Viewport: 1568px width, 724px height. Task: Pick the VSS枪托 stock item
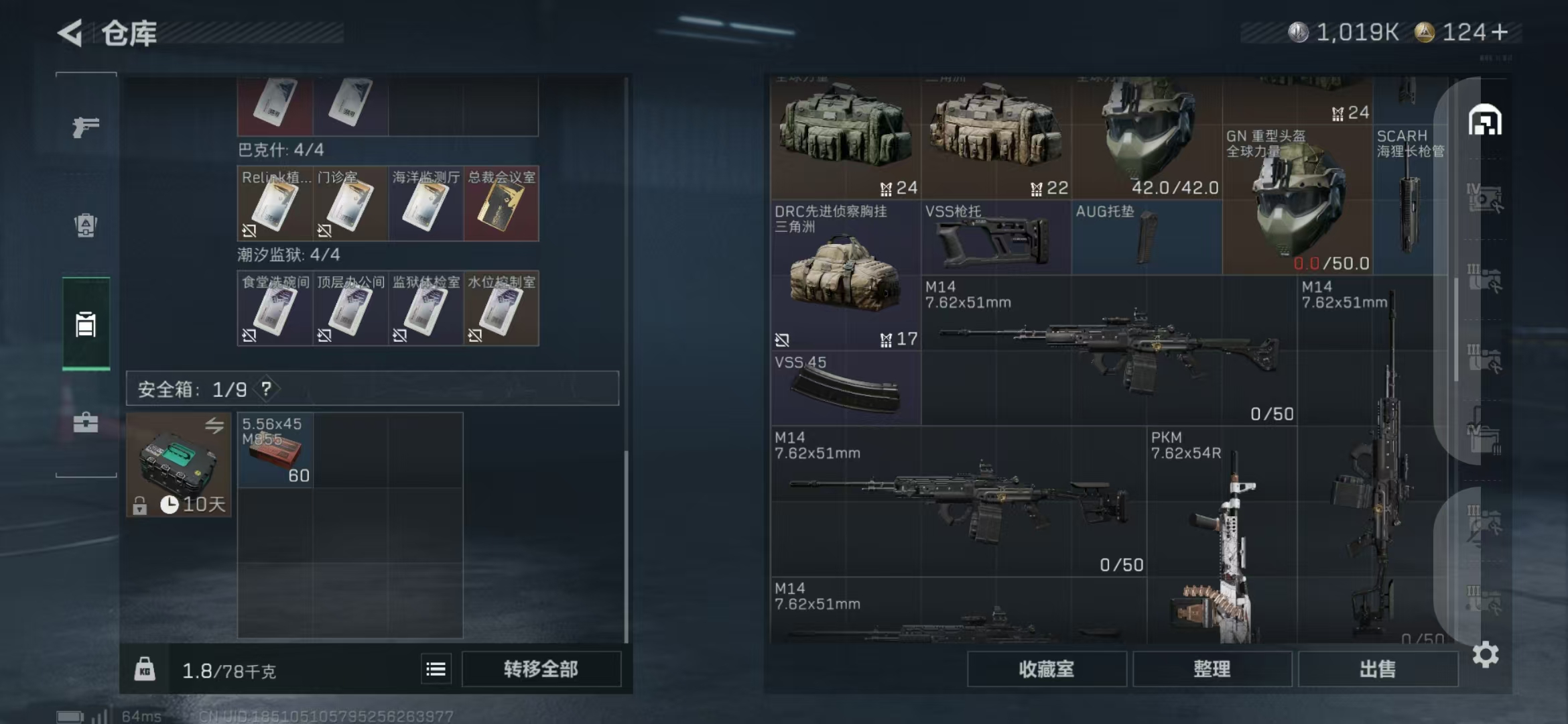[x=996, y=239]
